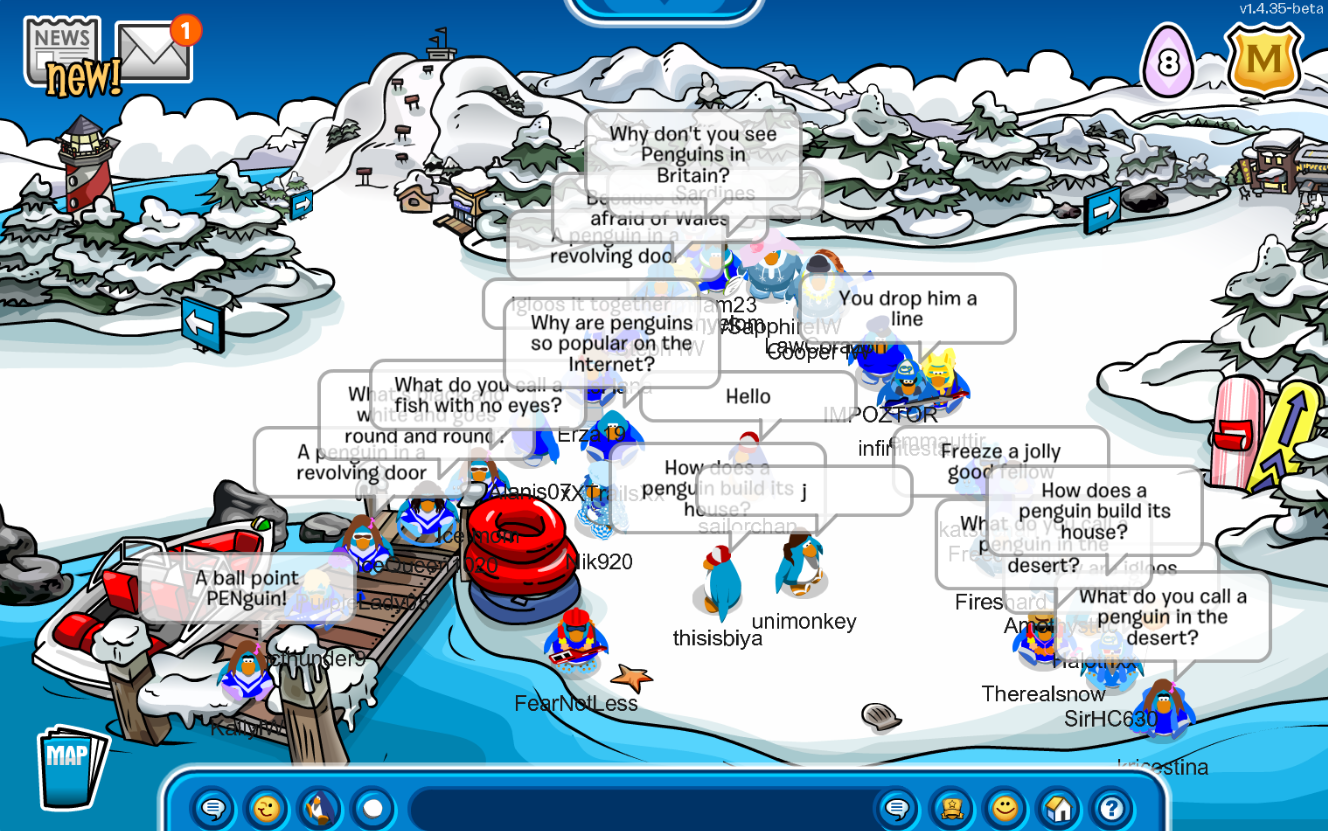
Task: Open the gold M moderator shield
Action: point(1264,61)
